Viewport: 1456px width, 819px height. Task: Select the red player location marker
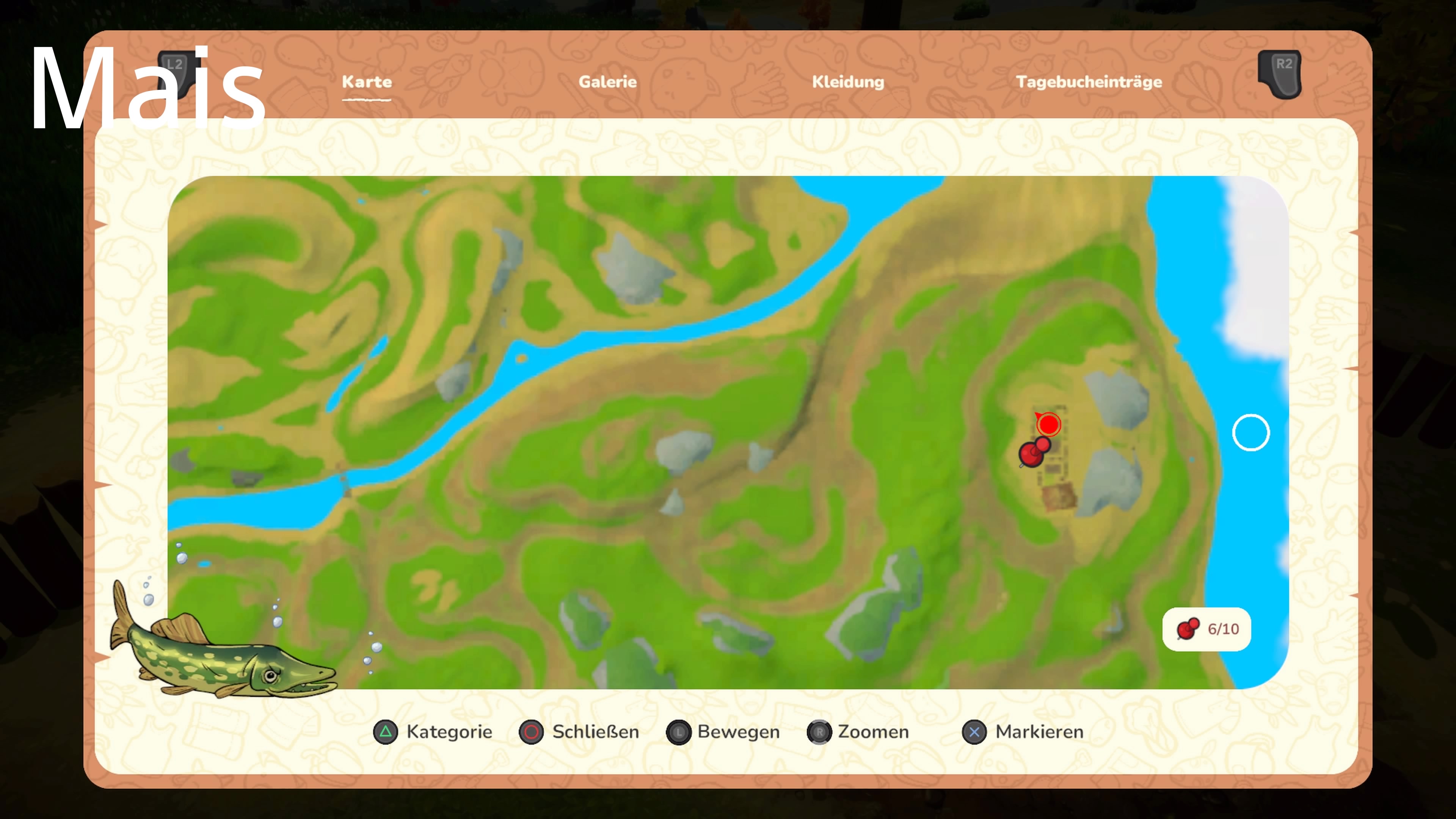(x=1048, y=425)
